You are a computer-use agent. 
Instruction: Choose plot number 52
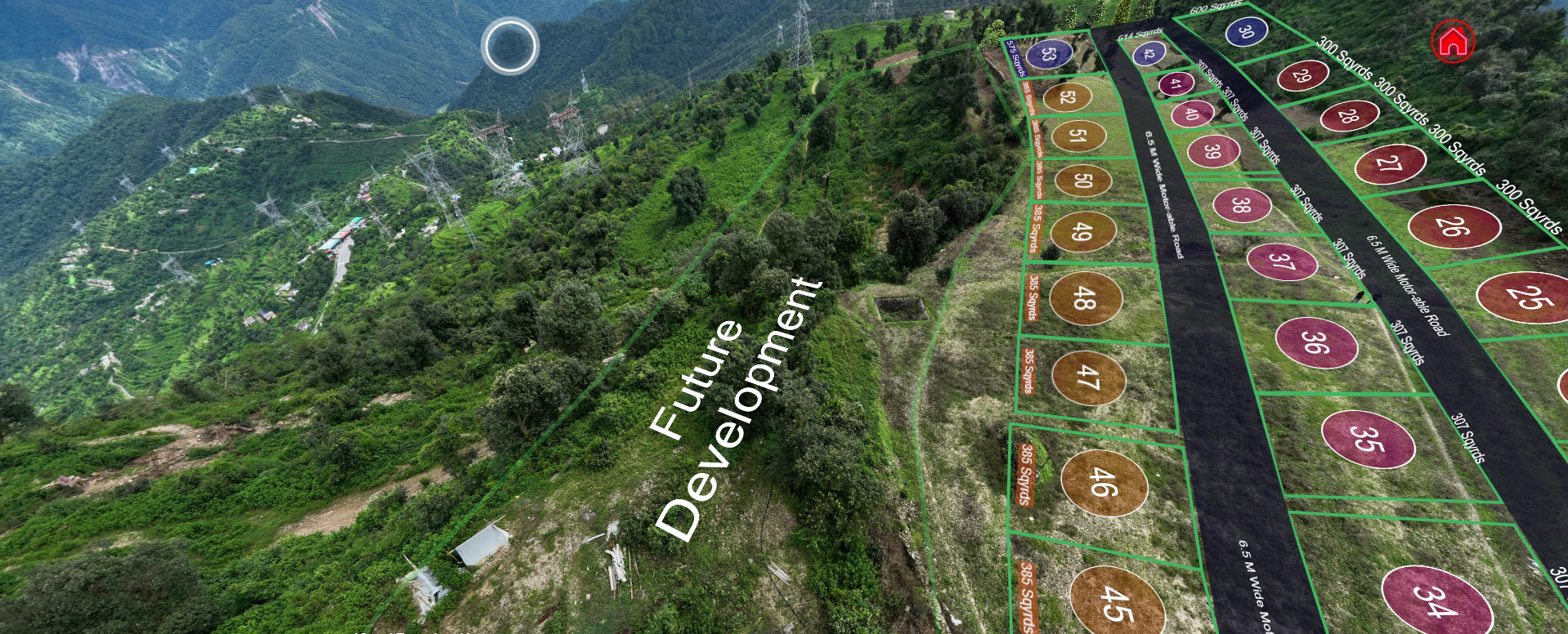[x=1067, y=96]
